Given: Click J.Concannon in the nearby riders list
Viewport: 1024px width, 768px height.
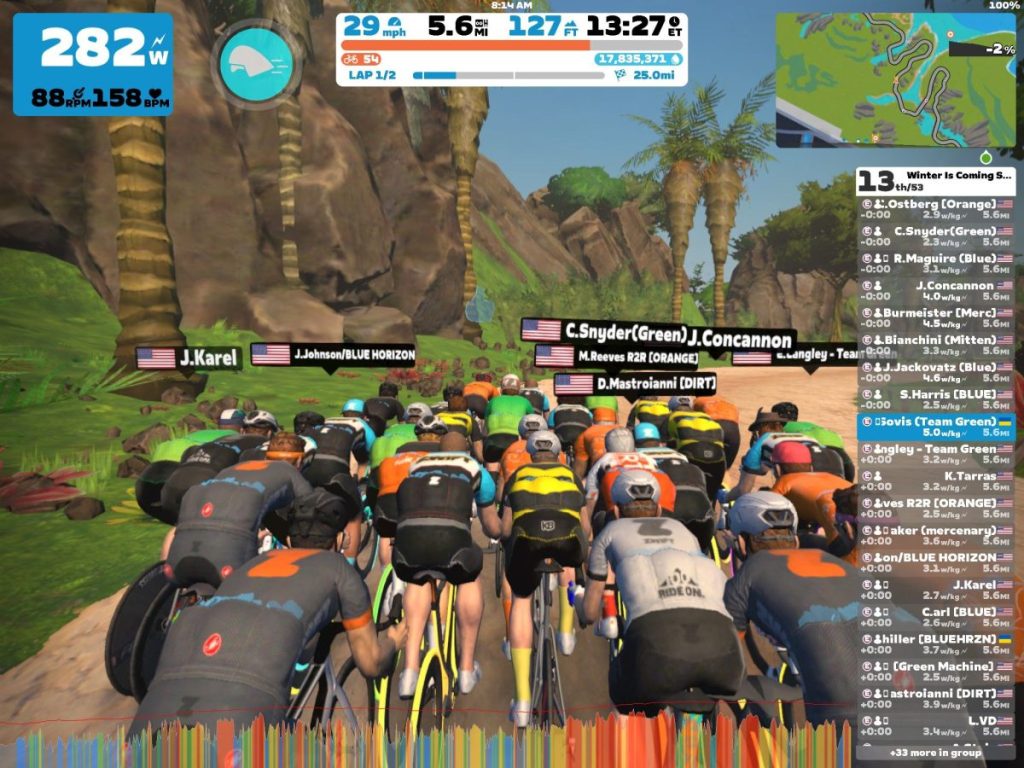Looking at the screenshot, I should tap(936, 290).
